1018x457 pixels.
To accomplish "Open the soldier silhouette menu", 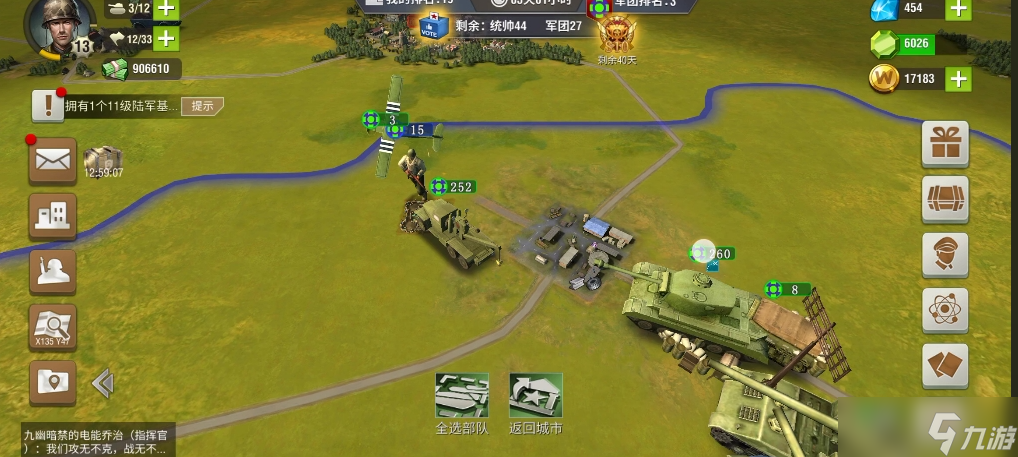I will click(x=52, y=270).
